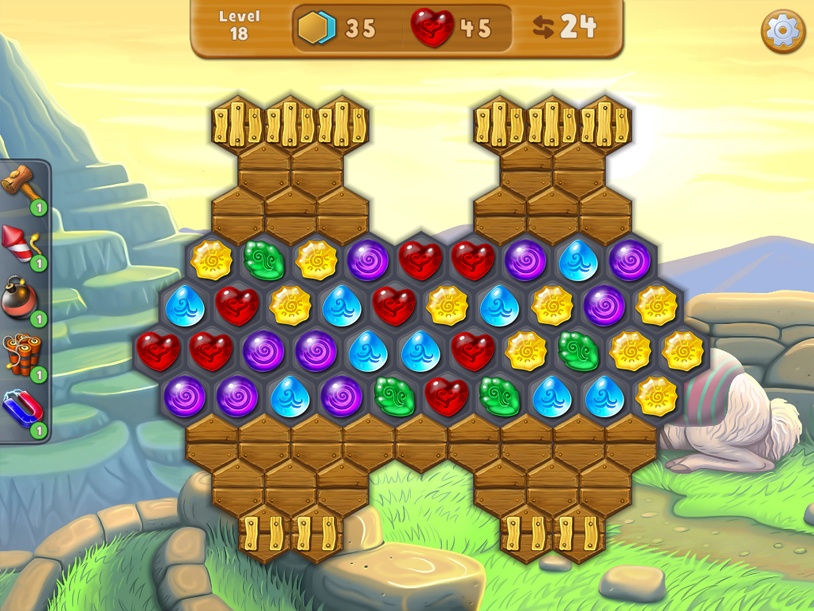
Task: Choose the black bomb booster
Action: click(x=20, y=298)
